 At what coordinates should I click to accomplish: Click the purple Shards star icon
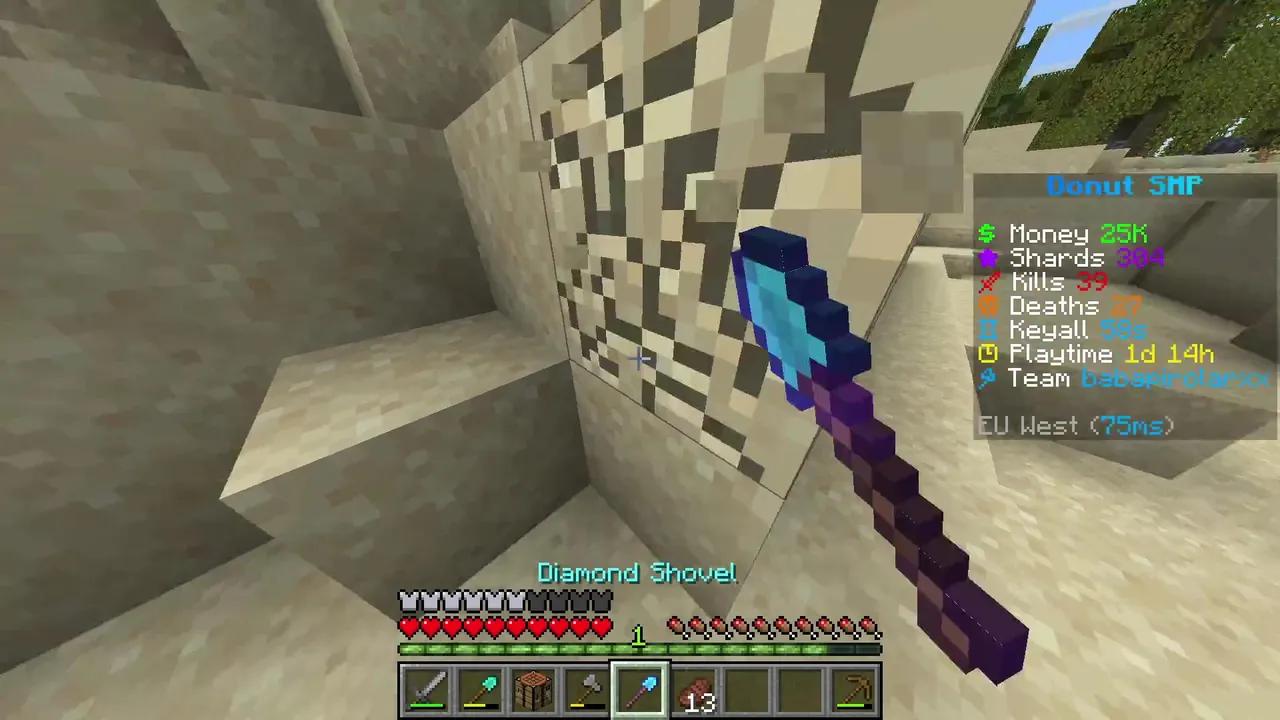pyautogui.click(x=986, y=257)
